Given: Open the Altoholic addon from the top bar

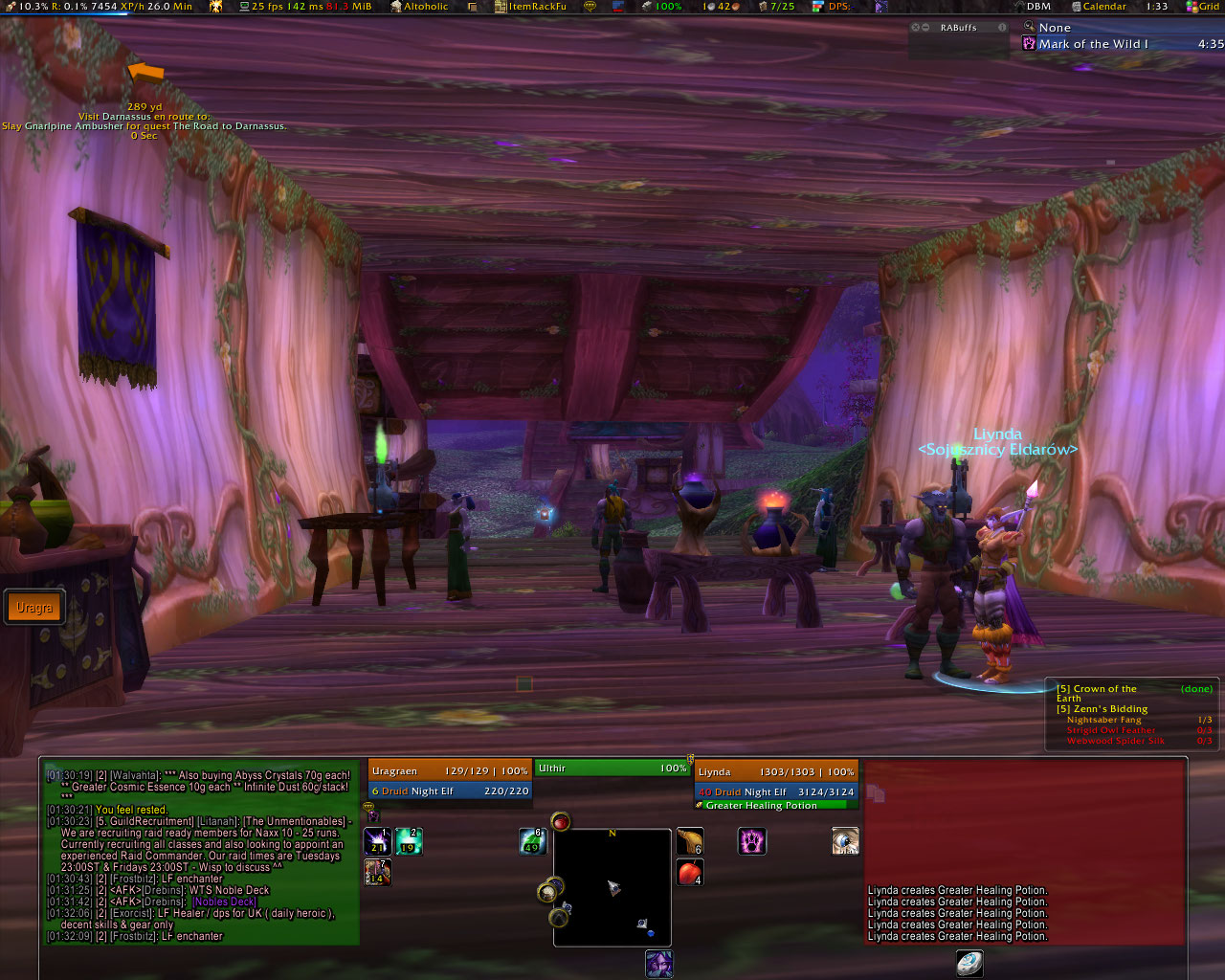Looking at the screenshot, I should pos(425,7).
